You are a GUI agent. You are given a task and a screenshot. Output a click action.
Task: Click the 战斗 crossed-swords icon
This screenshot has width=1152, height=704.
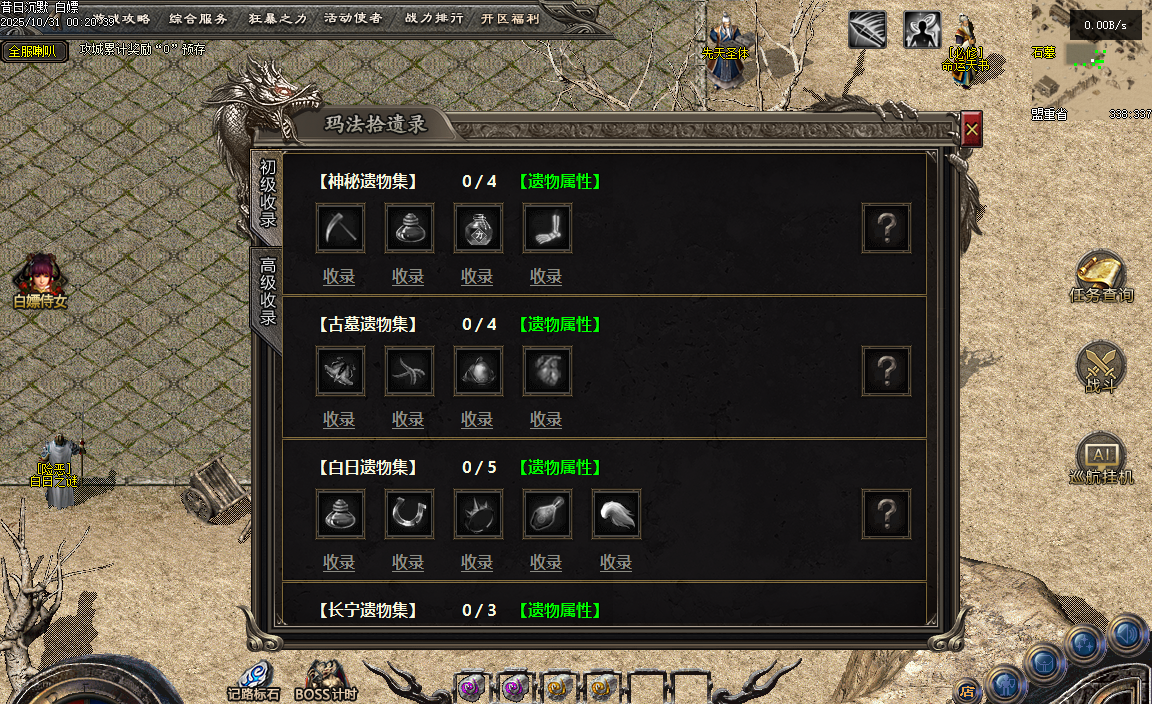point(1100,365)
